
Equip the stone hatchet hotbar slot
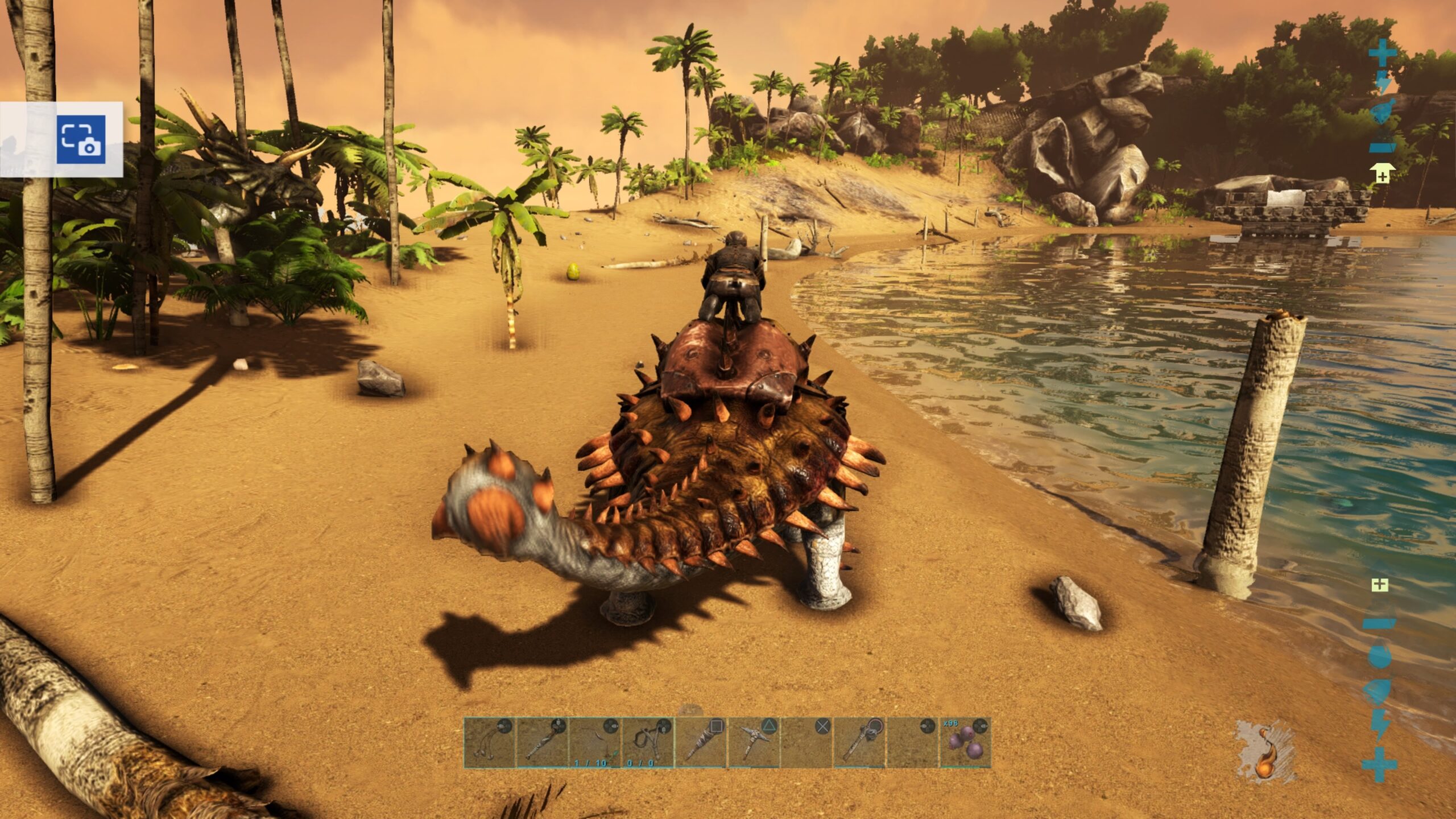(x=859, y=742)
